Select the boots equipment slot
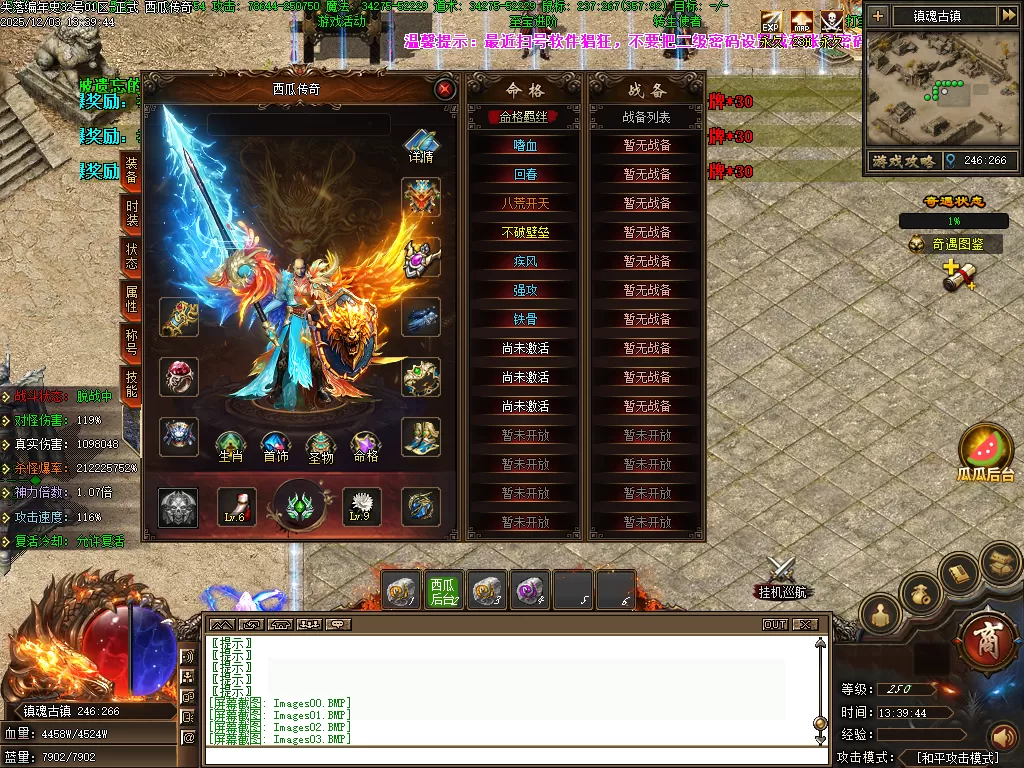Image resolution: width=1024 pixels, height=768 pixels. click(421, 437)
